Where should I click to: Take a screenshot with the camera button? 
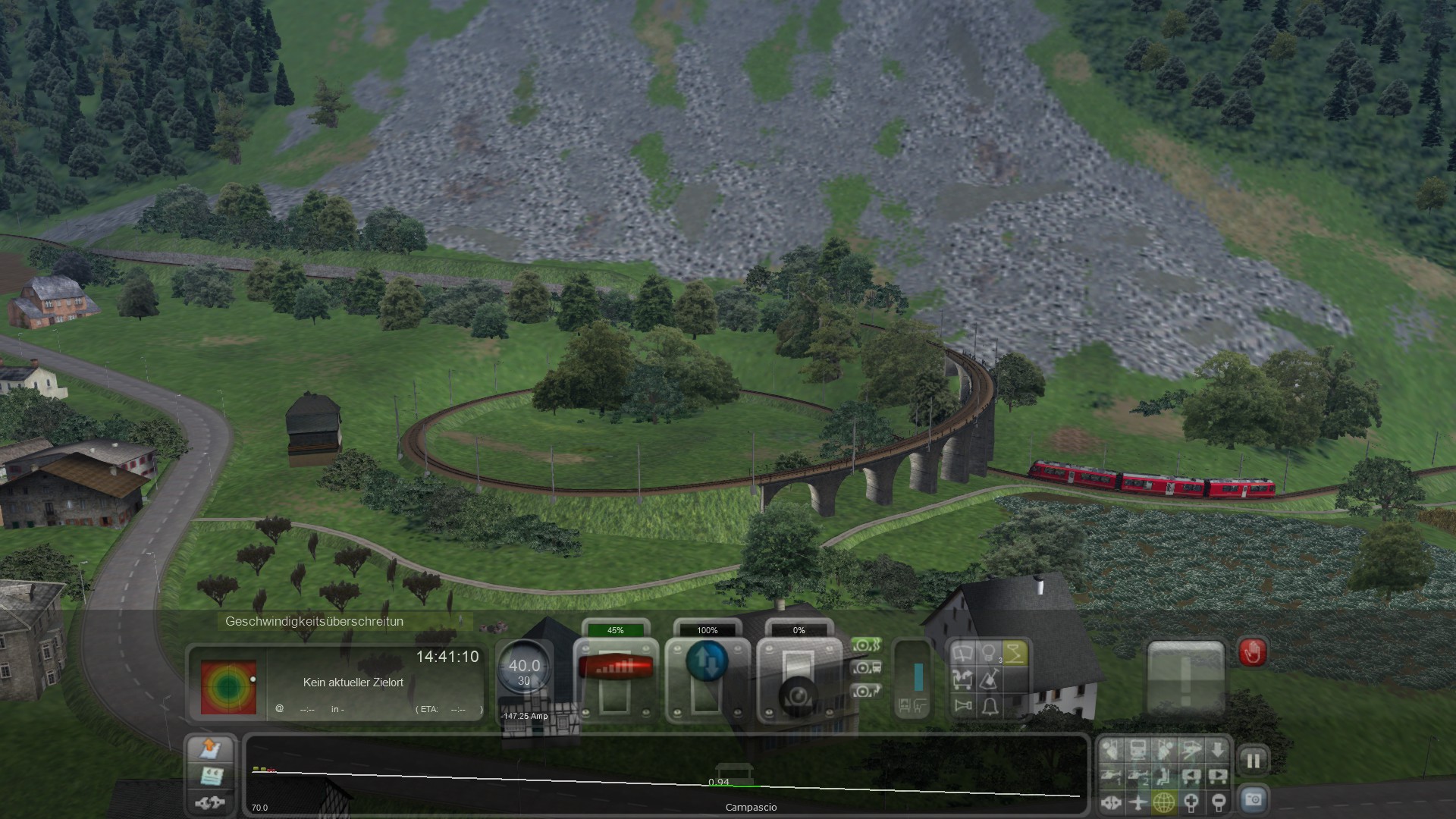click(x=1253, y=799)
